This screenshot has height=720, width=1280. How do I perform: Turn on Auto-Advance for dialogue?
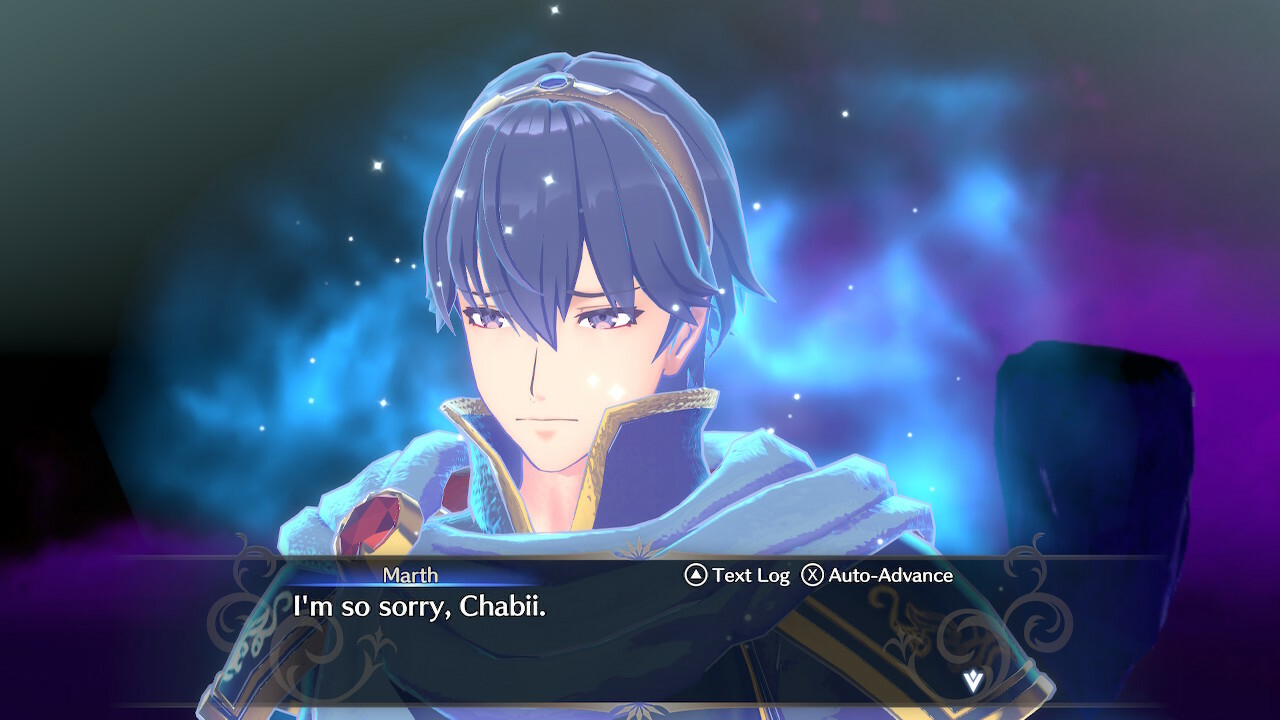click(877, 575)
